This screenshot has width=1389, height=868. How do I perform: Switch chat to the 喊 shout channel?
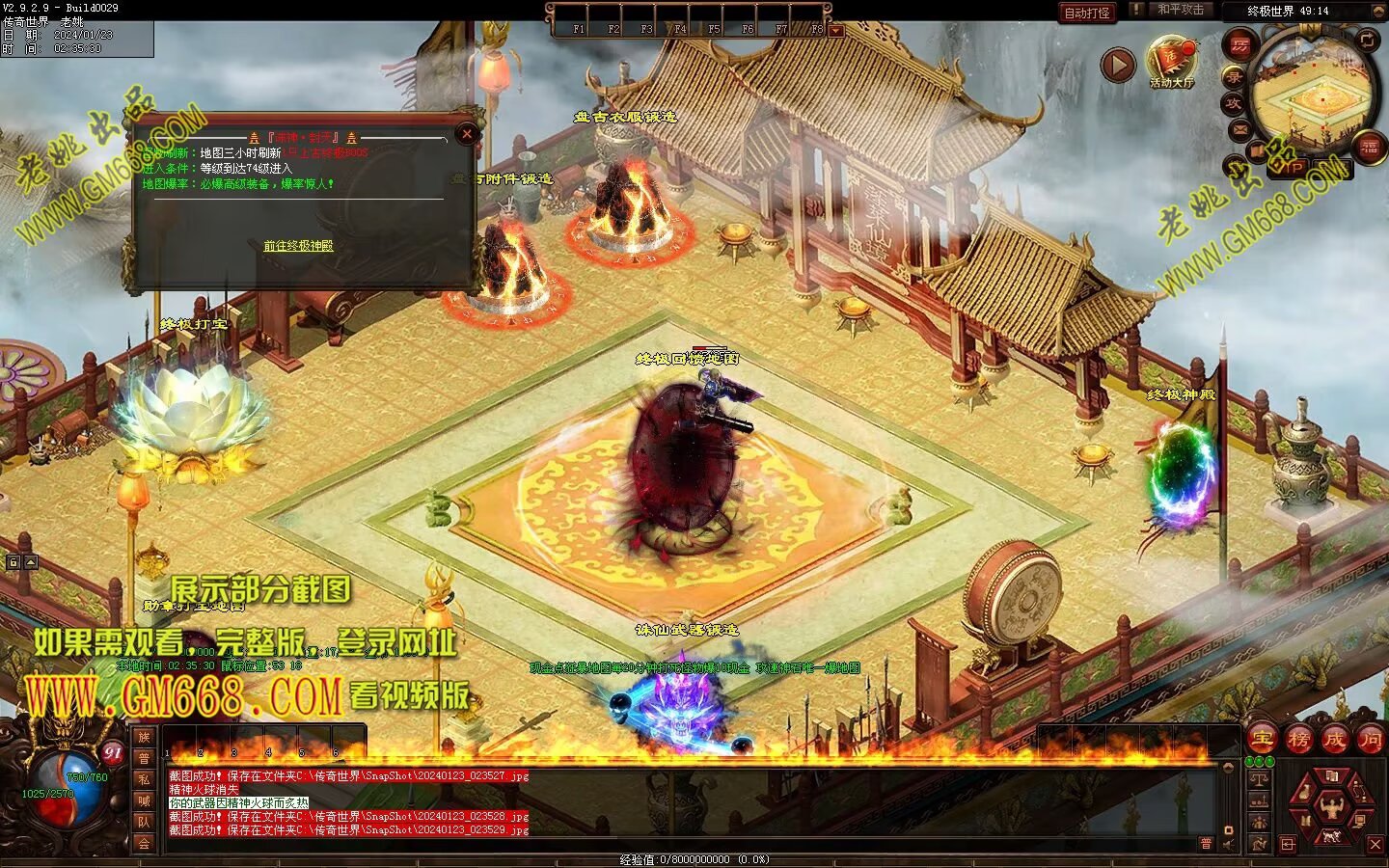pyautogui.click(x=144, y=800)
